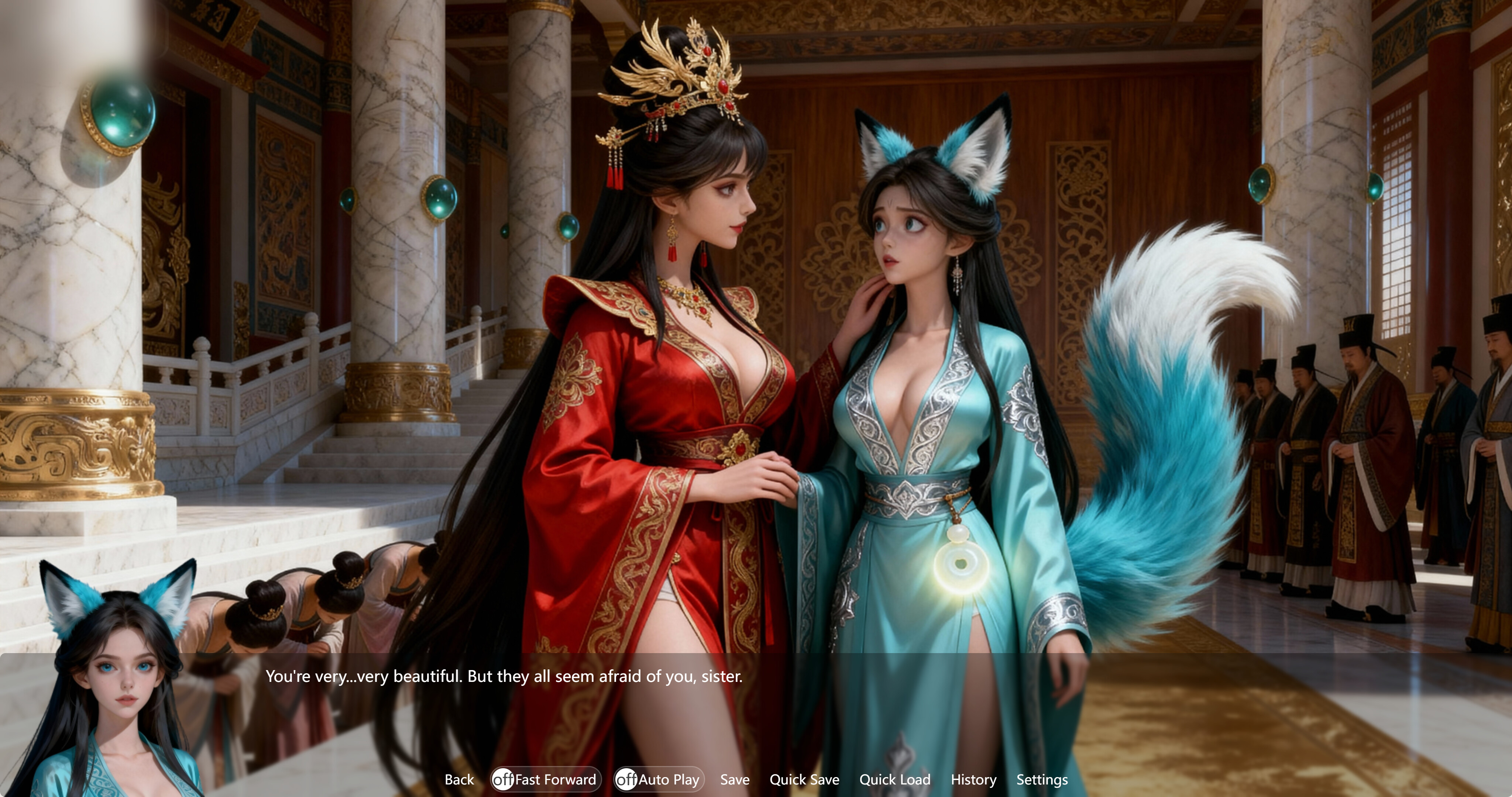This screenshot has height=797, width=1512.
Task: Perform a Quick Save
Action: click(x=804, y=779)
